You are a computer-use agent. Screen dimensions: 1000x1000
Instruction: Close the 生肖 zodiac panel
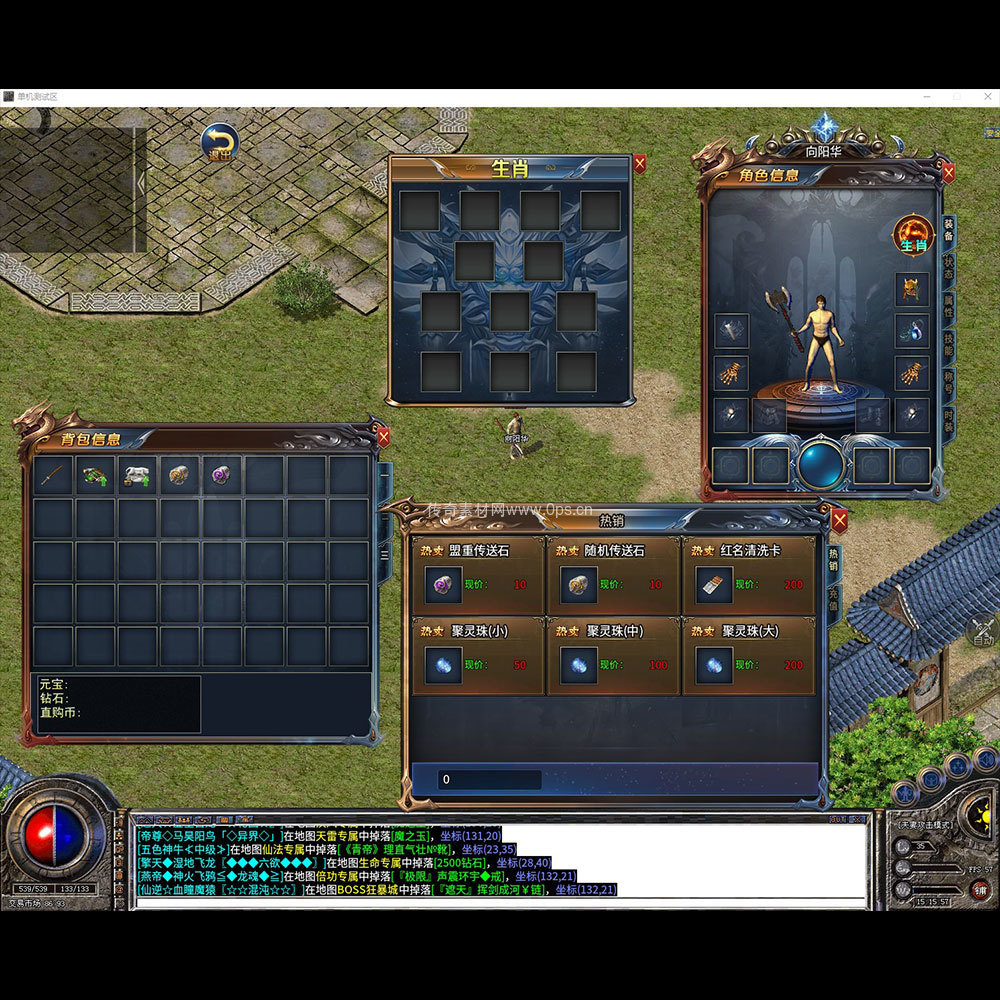(x=640, y=164)
